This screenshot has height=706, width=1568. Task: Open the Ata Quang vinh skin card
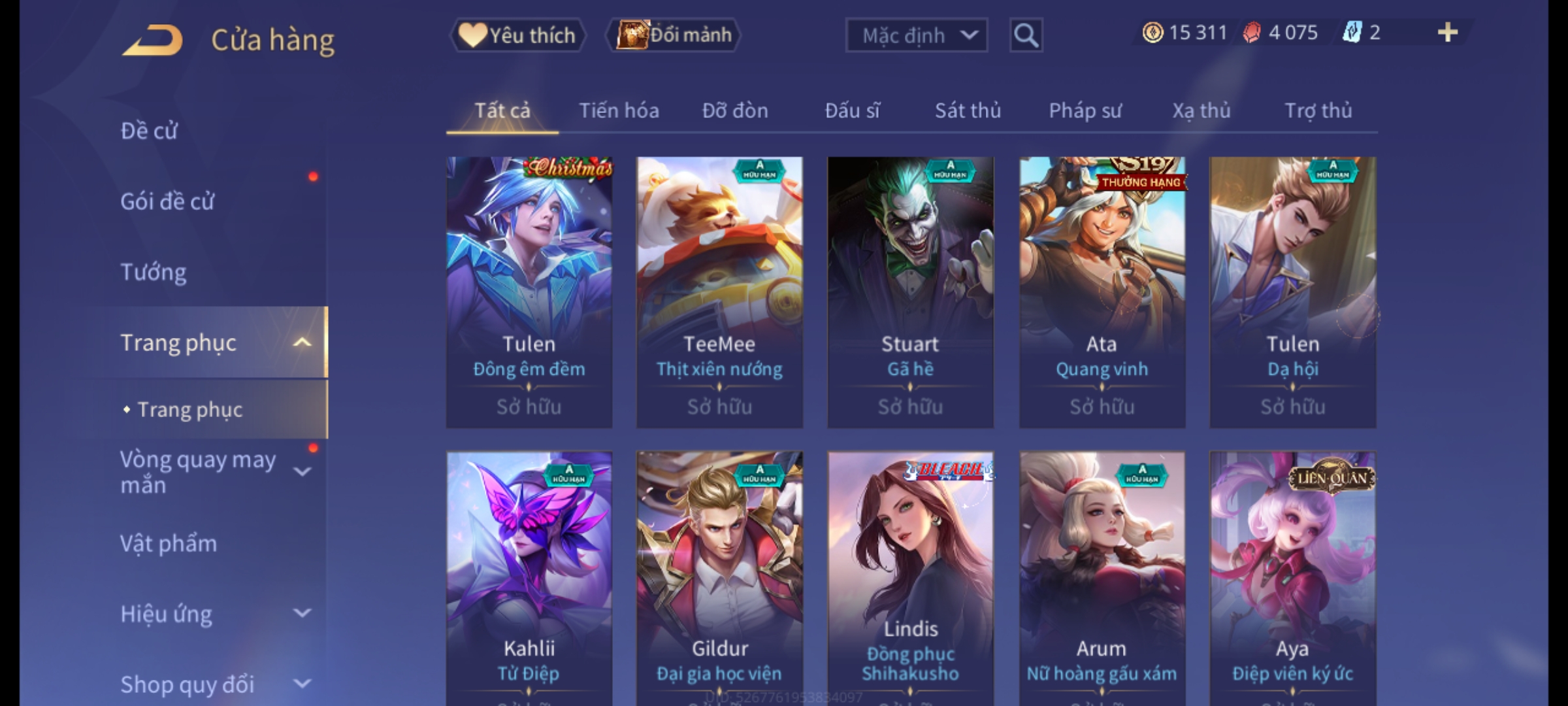tap(1102, 292)
